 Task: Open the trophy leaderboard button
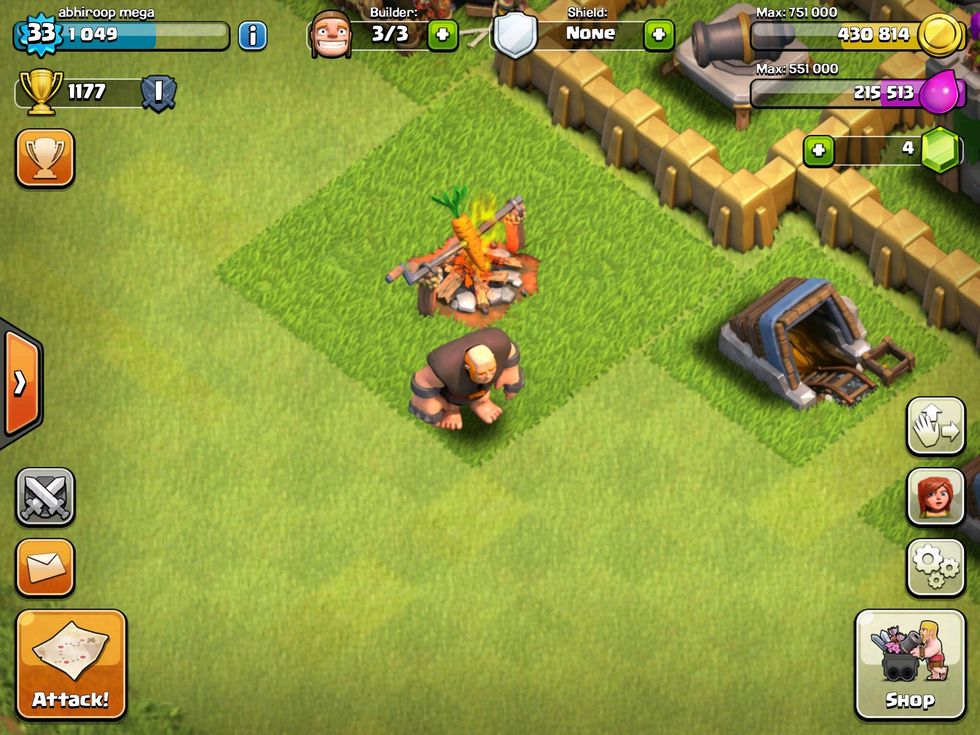(x=44, y=157)
